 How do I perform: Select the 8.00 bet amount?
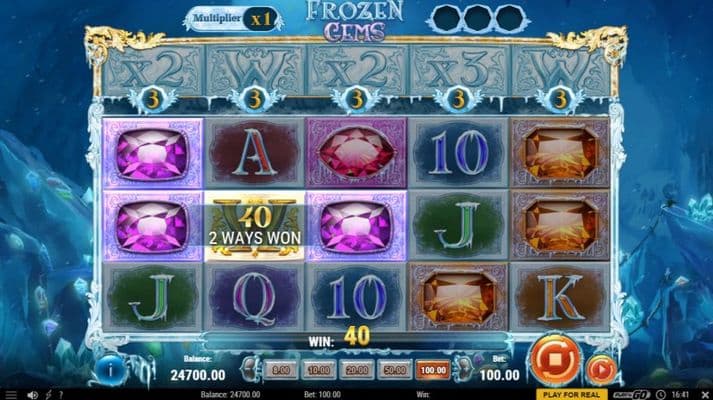tap(281, 370)
